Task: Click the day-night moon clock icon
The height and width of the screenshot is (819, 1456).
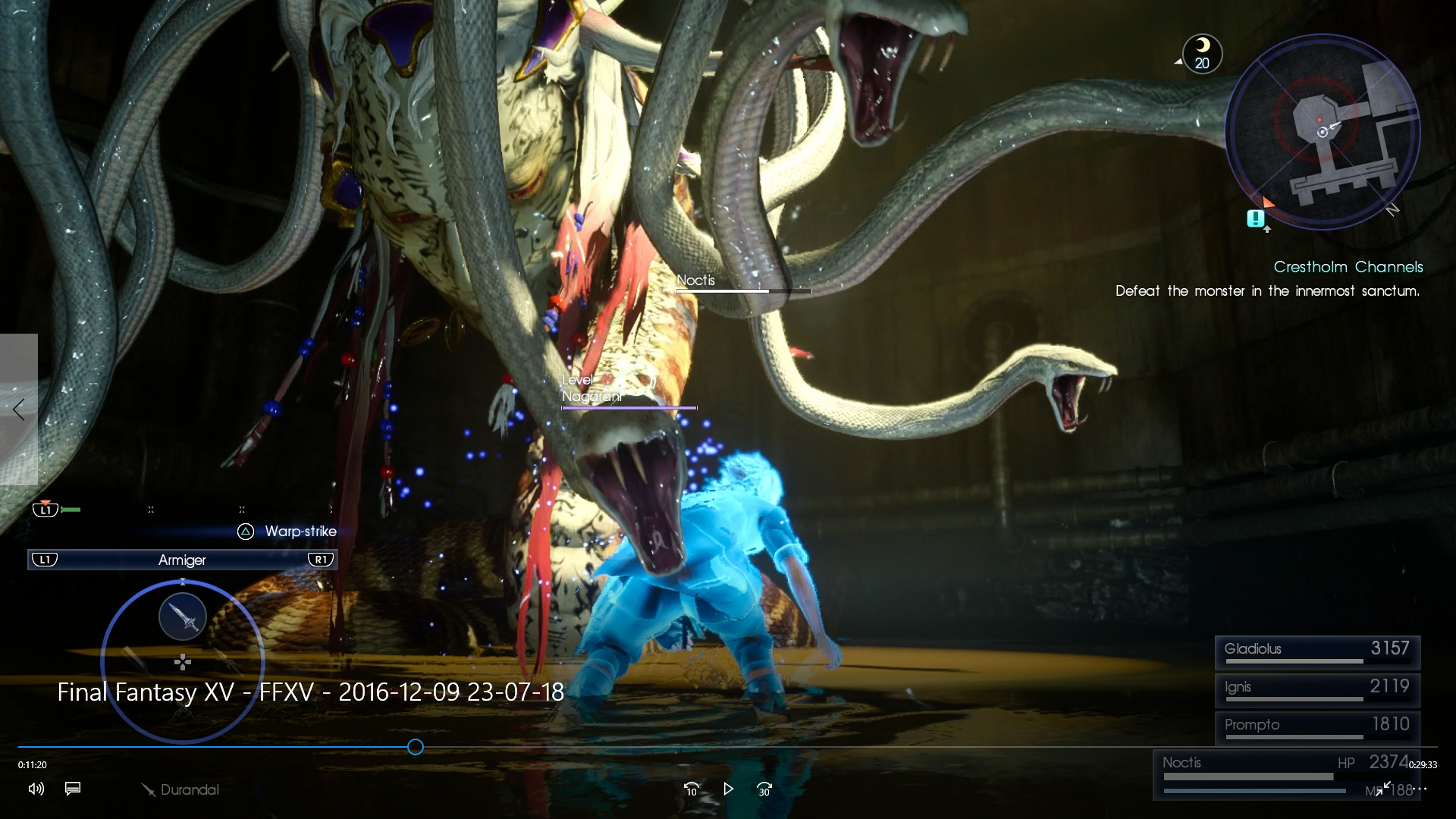Action: click(1202, 54)
